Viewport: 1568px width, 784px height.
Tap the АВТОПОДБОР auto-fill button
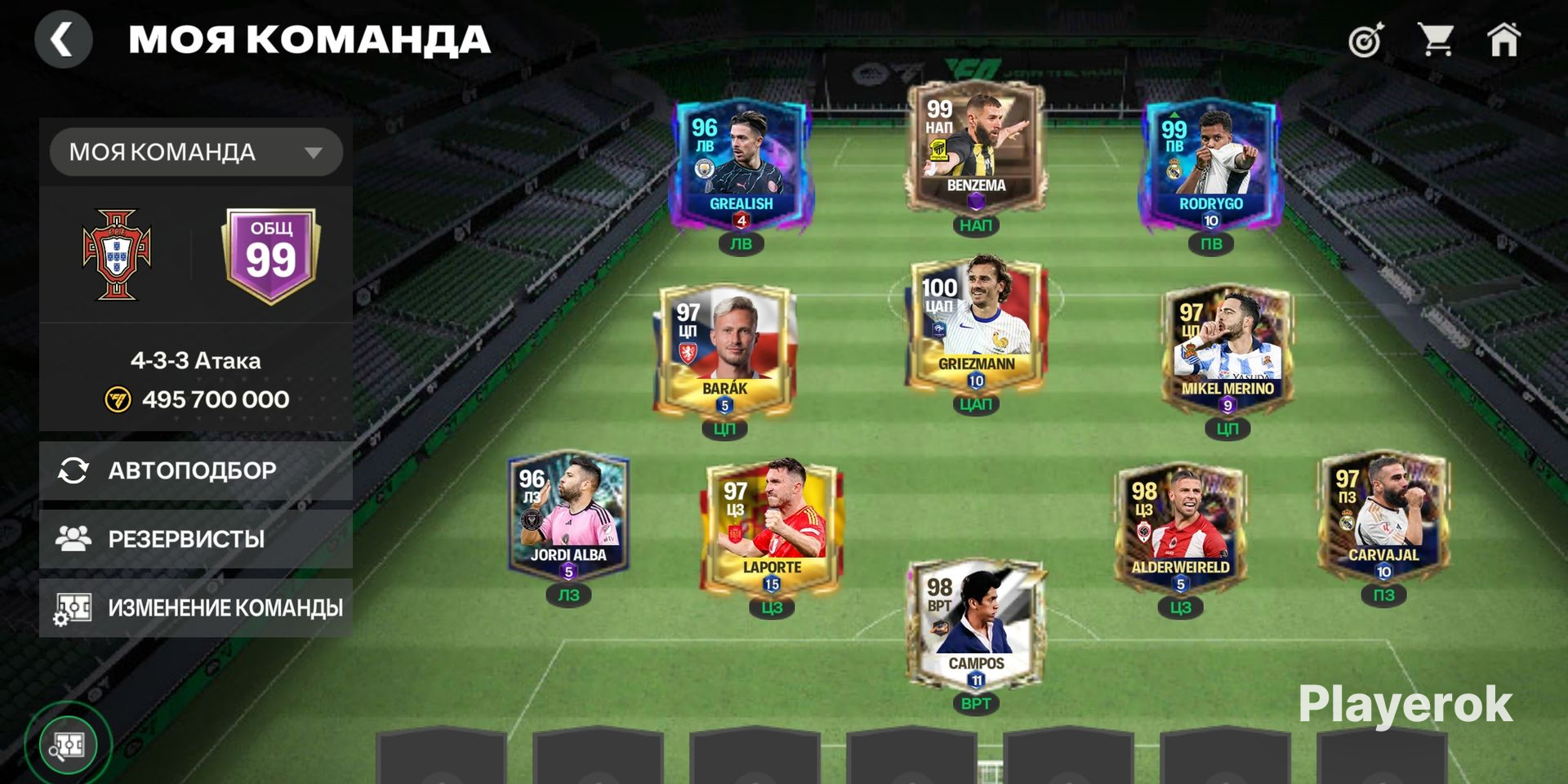pyautogui.click(x=196, y=470)
